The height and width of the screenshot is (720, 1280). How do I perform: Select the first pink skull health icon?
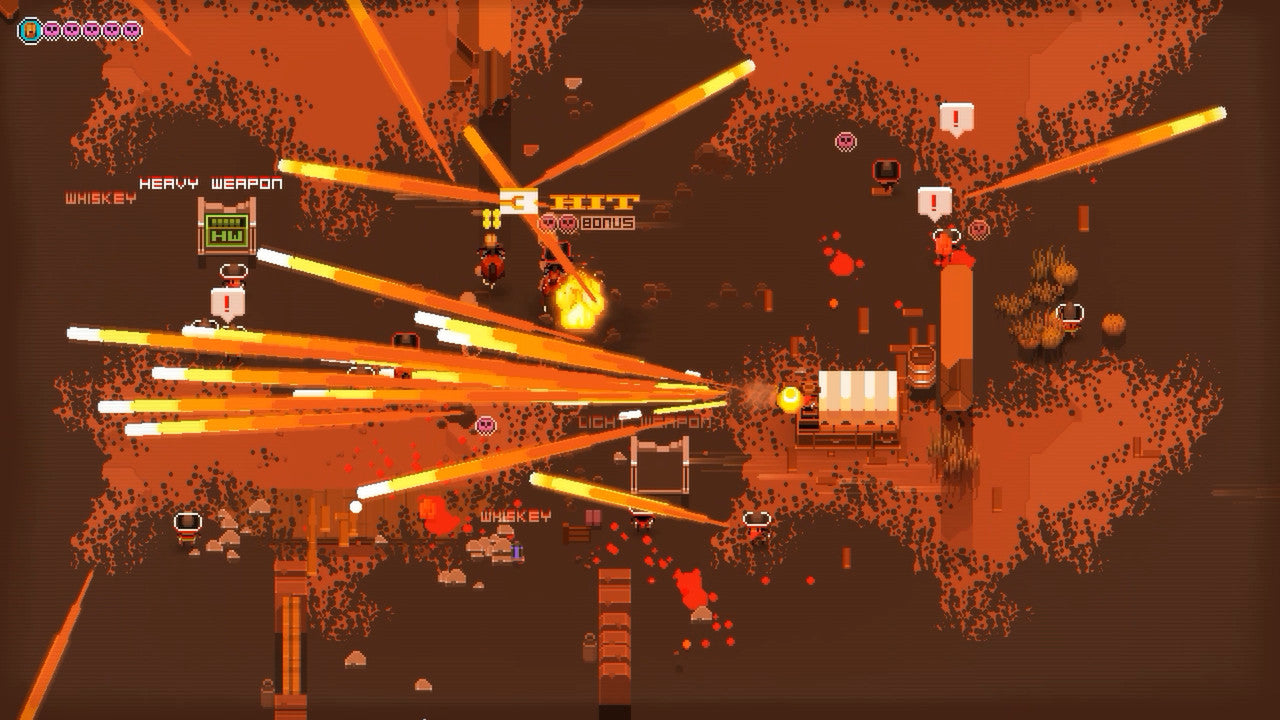tap(52, 30)
